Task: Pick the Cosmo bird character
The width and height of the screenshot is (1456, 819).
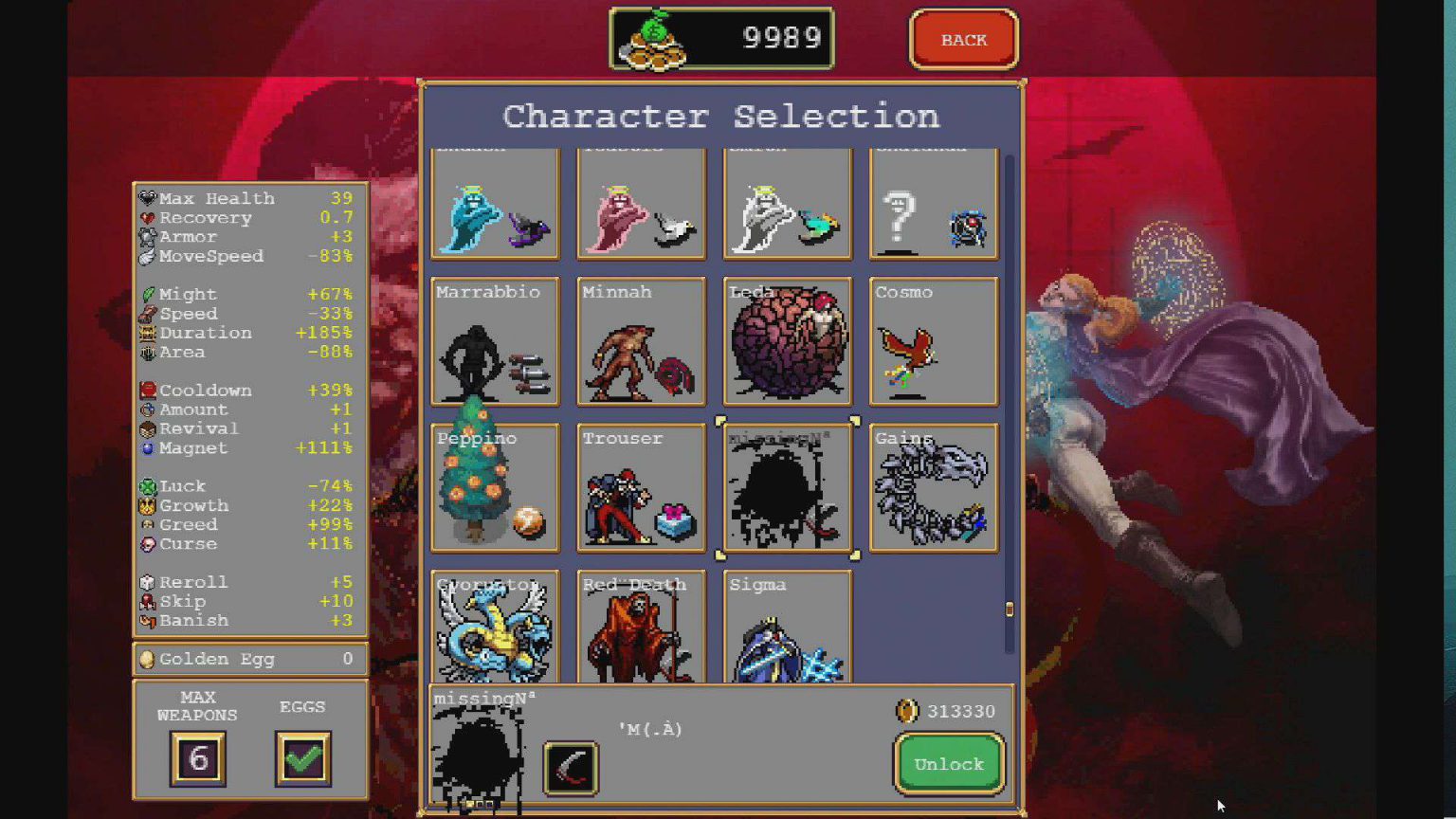Action: click(x=932, y=341)
